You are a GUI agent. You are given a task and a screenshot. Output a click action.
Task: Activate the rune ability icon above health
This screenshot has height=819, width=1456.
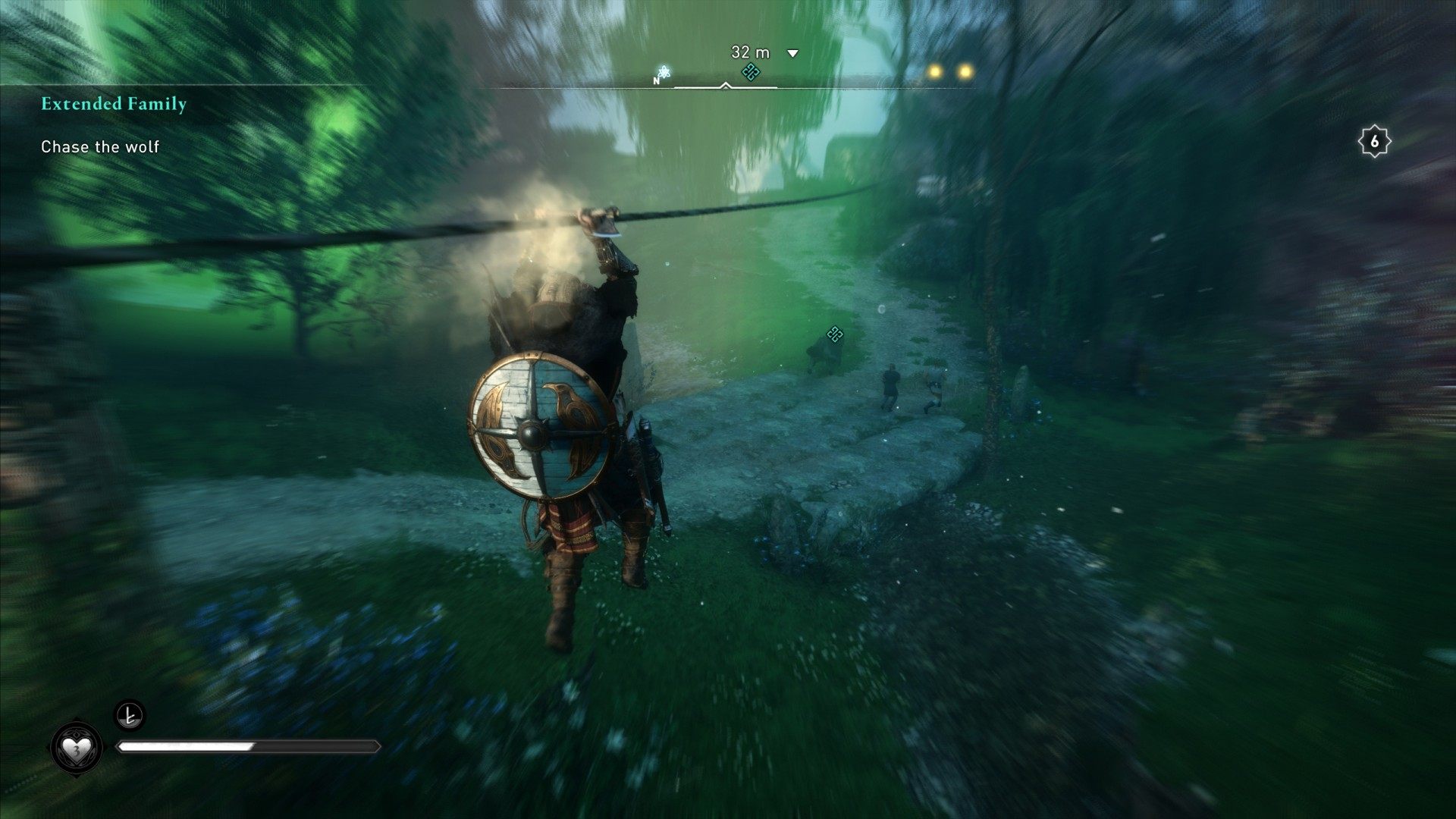point(129,714)
